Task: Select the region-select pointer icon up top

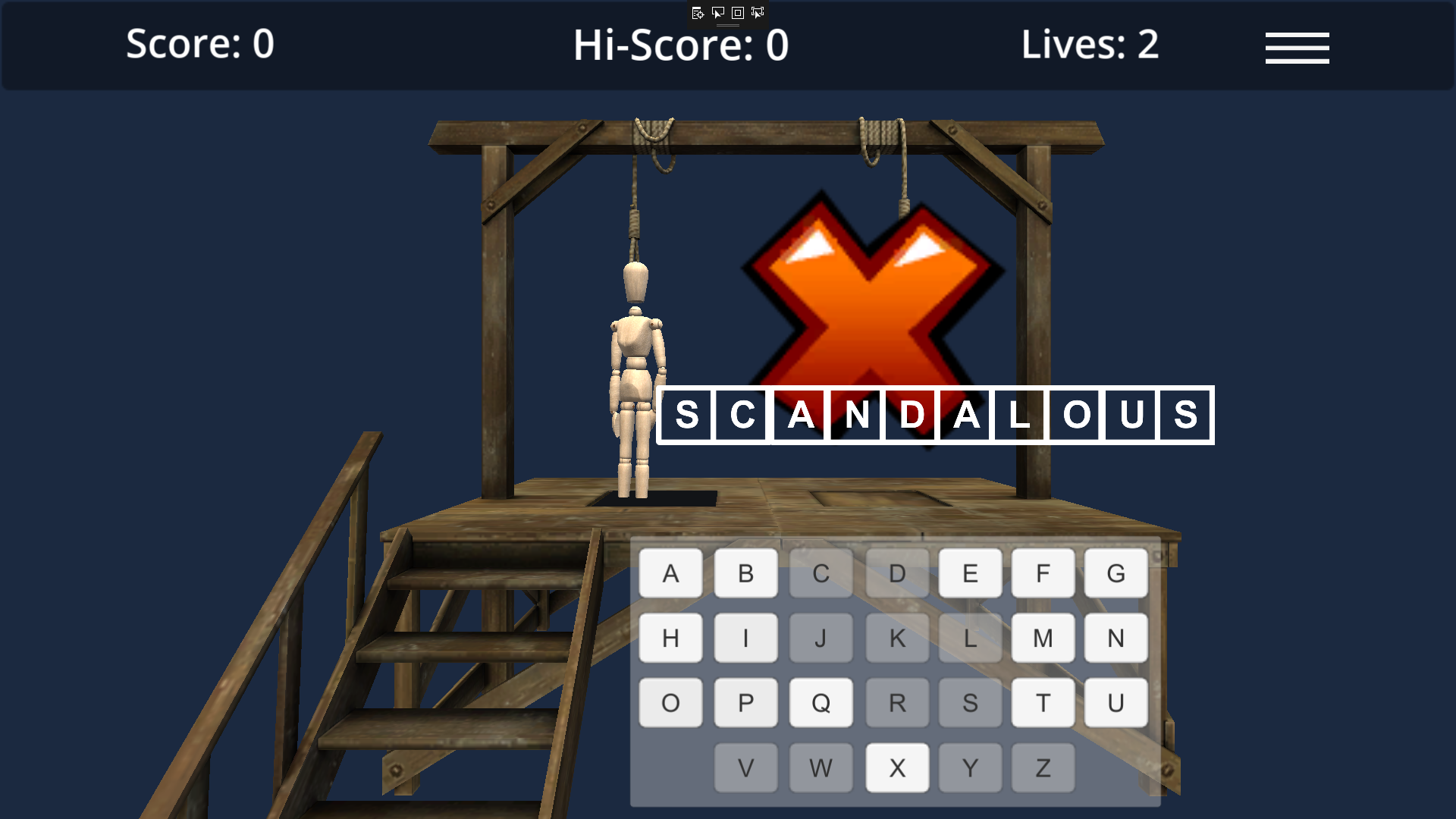Action: pos(756,13)
